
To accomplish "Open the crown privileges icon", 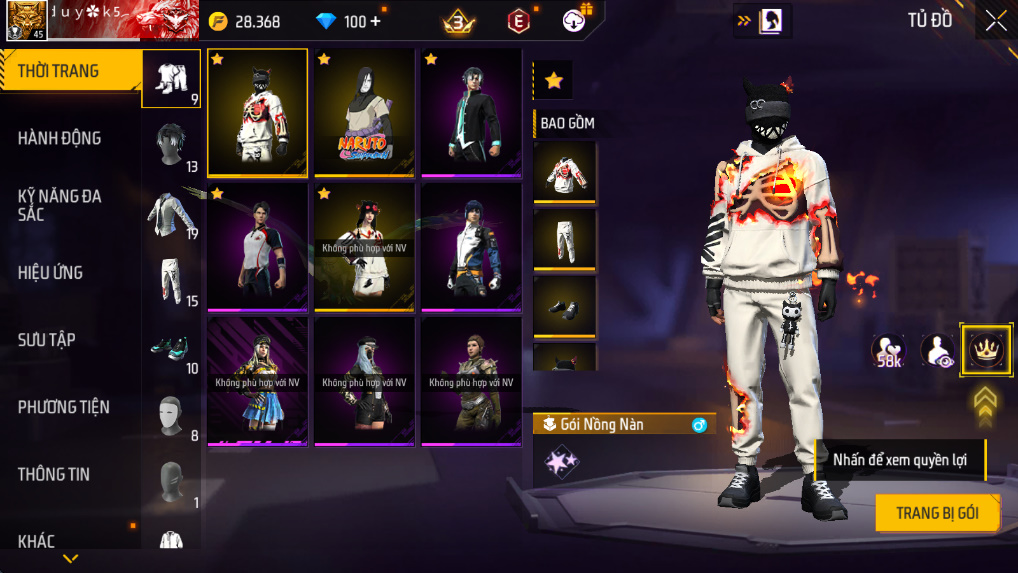I will [x=985, y=349].
